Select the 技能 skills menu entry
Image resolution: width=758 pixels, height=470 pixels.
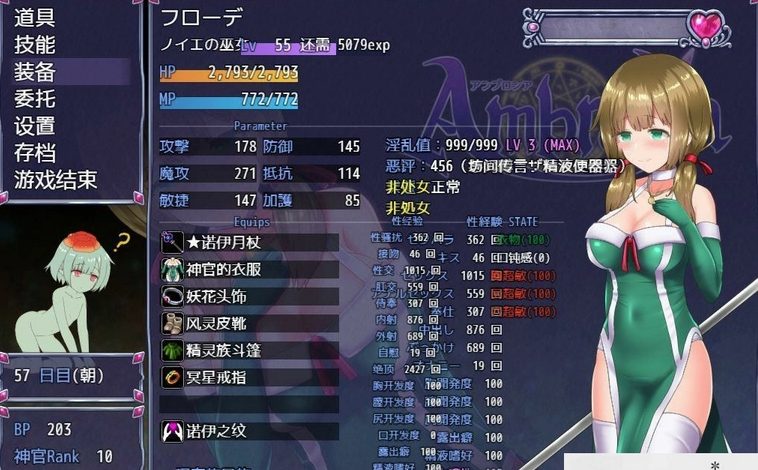coord(35,45)
